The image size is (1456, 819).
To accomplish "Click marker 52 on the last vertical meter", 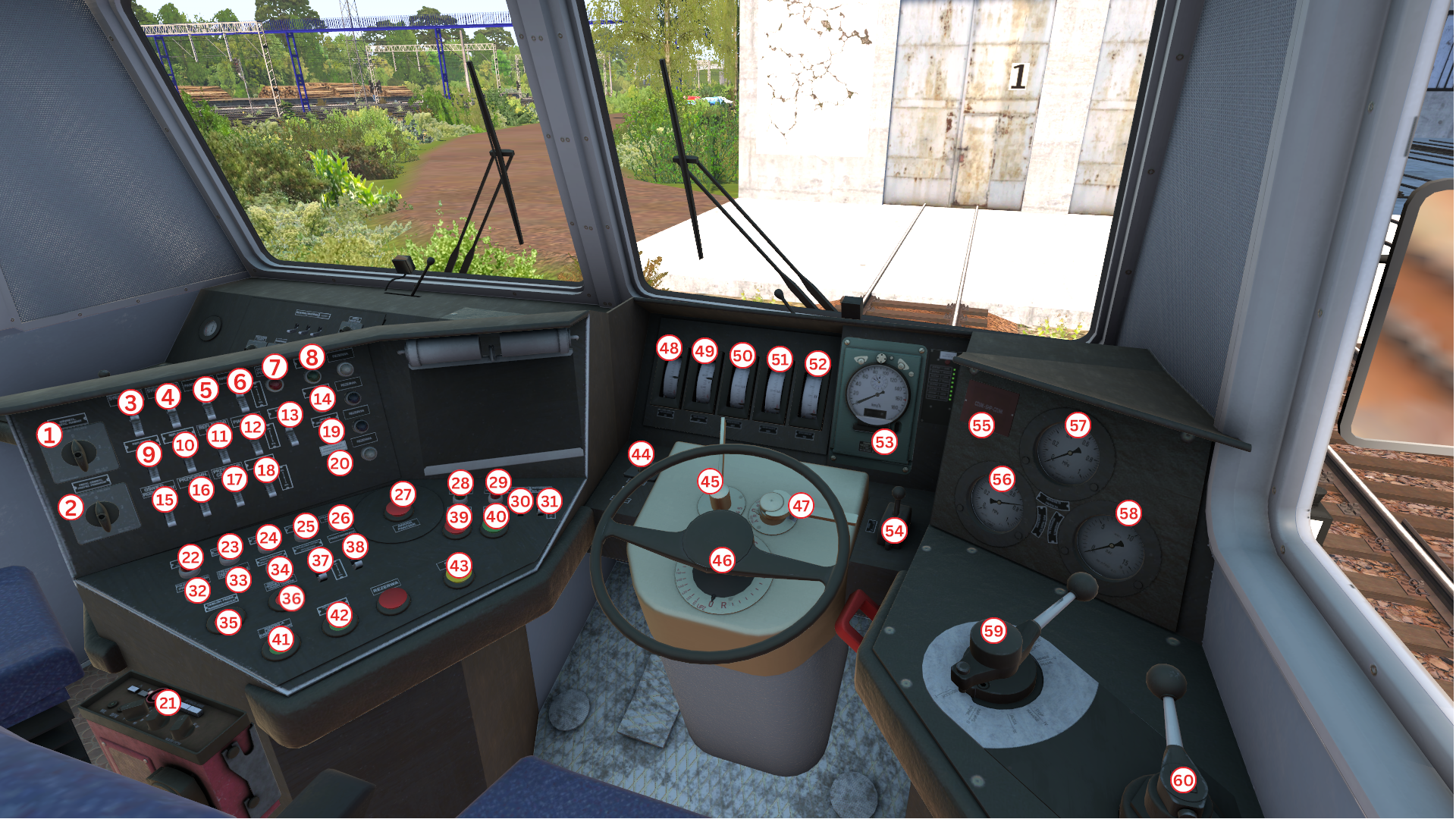I will (817, 364).
